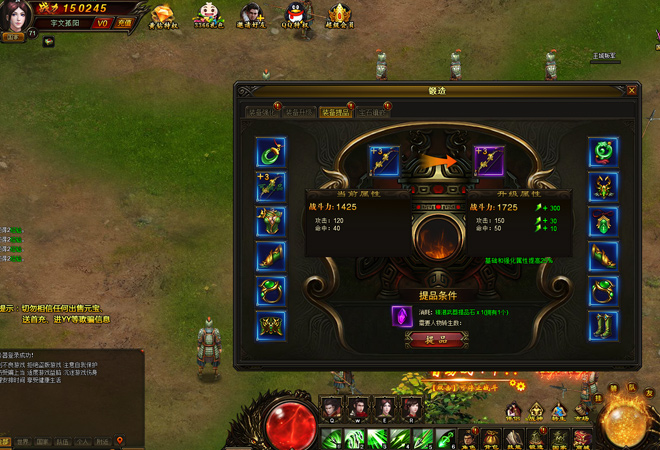660x450 pixels.
Task: Open the 背包 bag menu icon
Action: 490,436
